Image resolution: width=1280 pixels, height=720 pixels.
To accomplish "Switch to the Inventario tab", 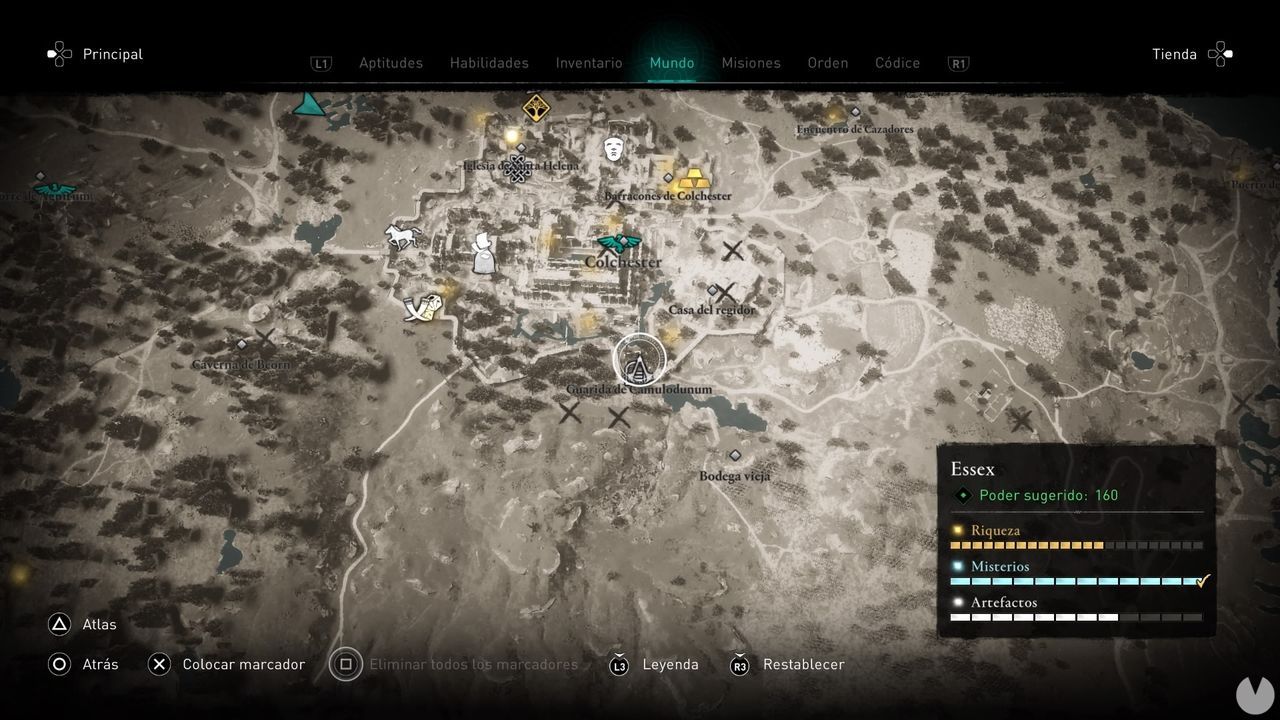I will point(588,62).
